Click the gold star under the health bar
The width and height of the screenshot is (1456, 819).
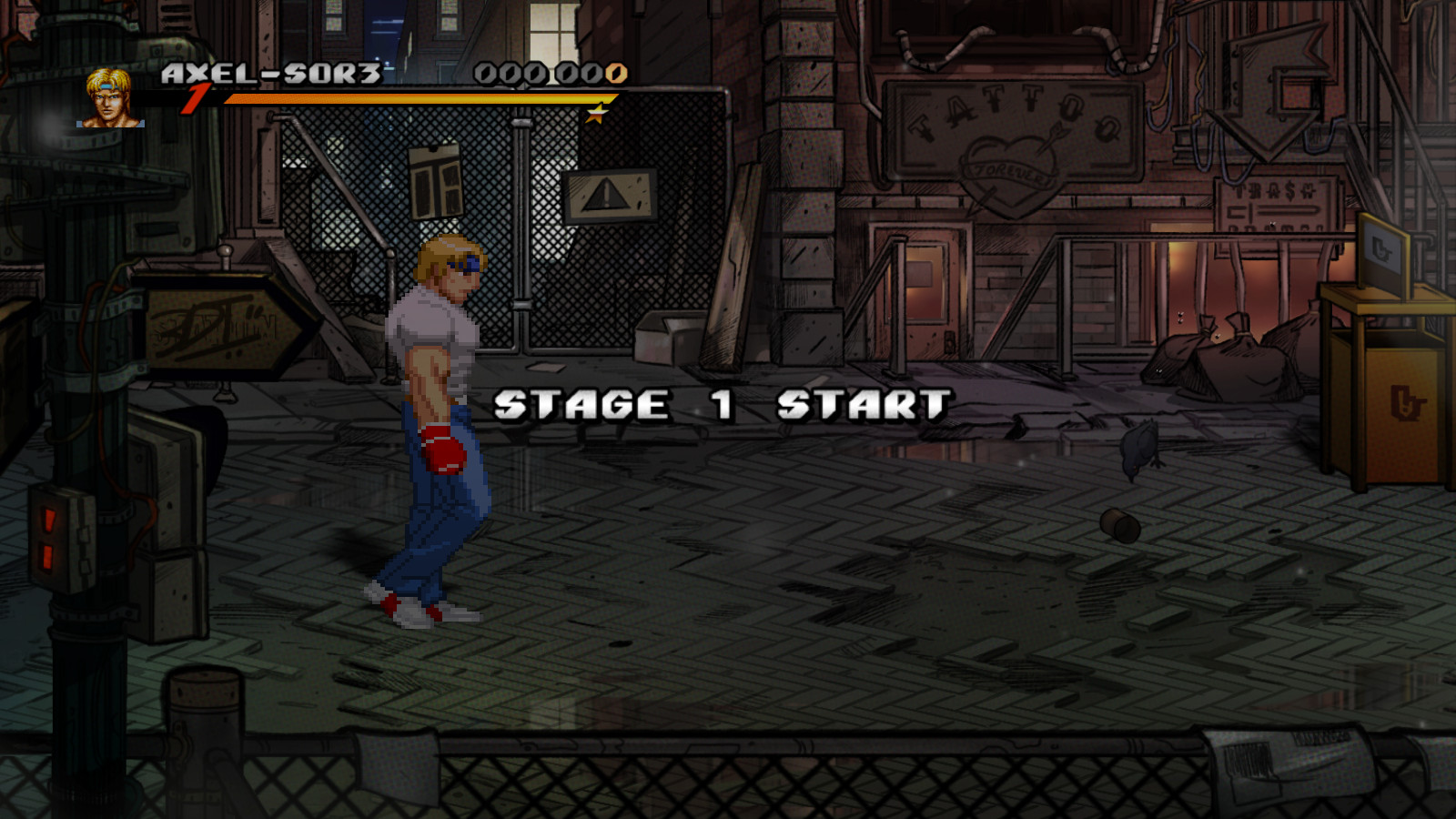(x=596, y=115)
